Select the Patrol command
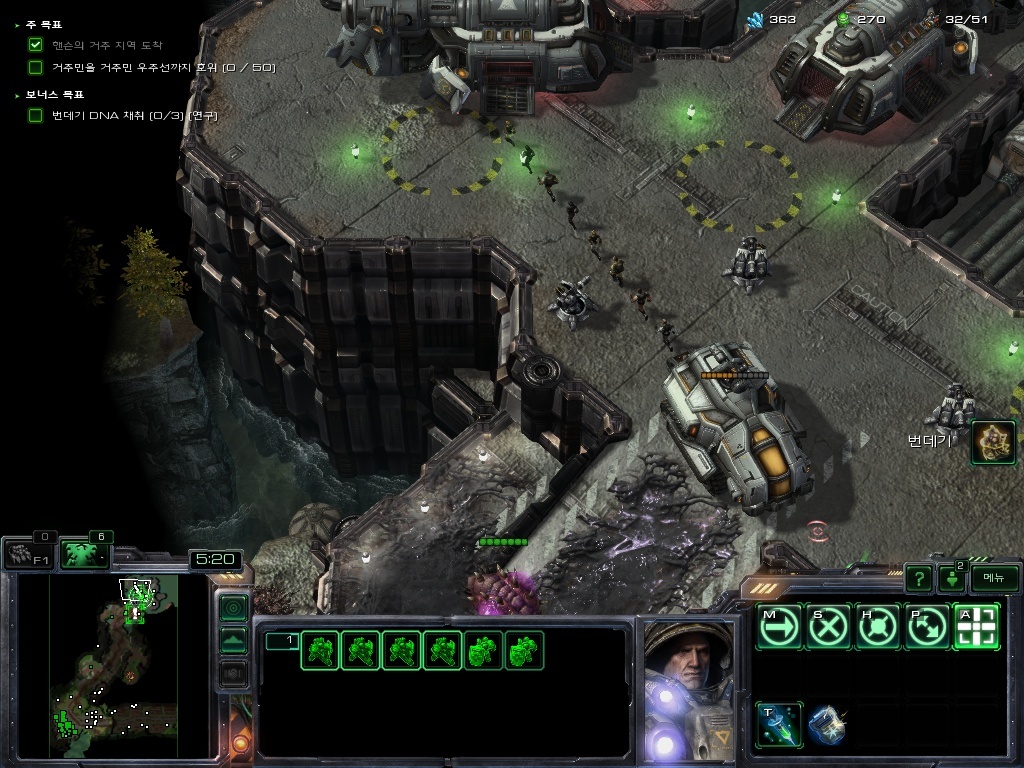This screenshot has width=1024, height=768. 927,628
